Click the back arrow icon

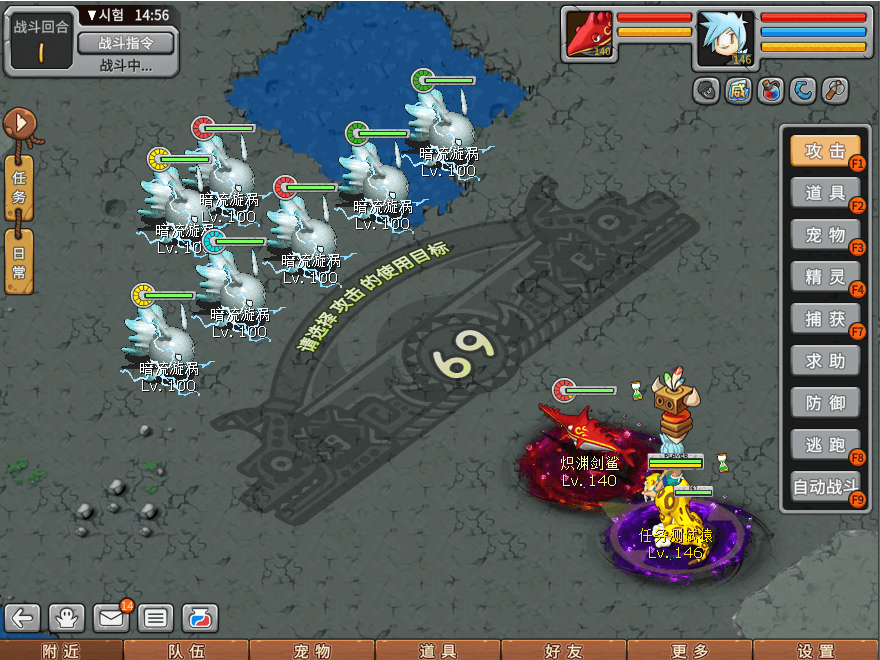[x=24, y=617]
